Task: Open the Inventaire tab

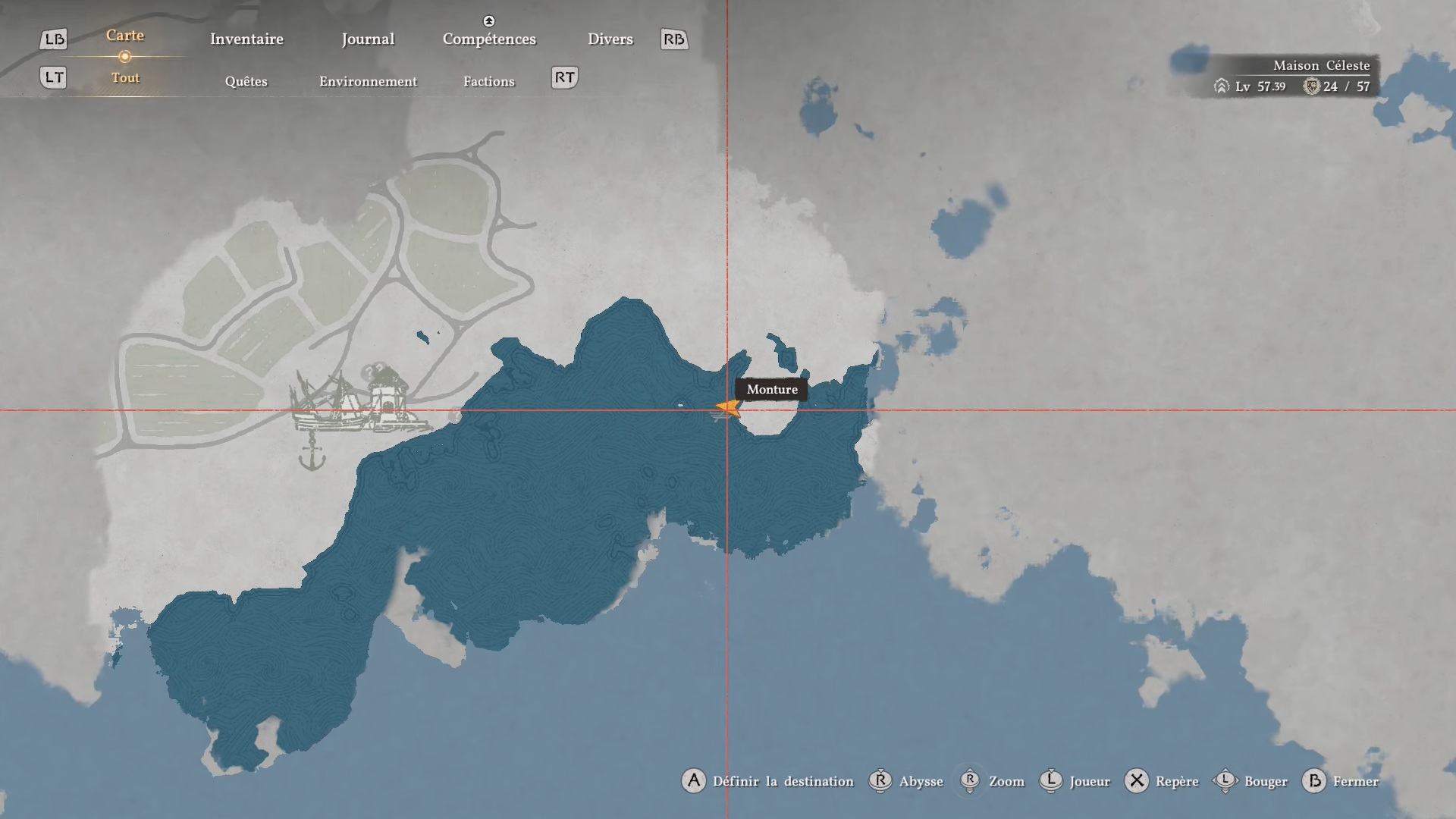Action: click(x=246, y=39)
